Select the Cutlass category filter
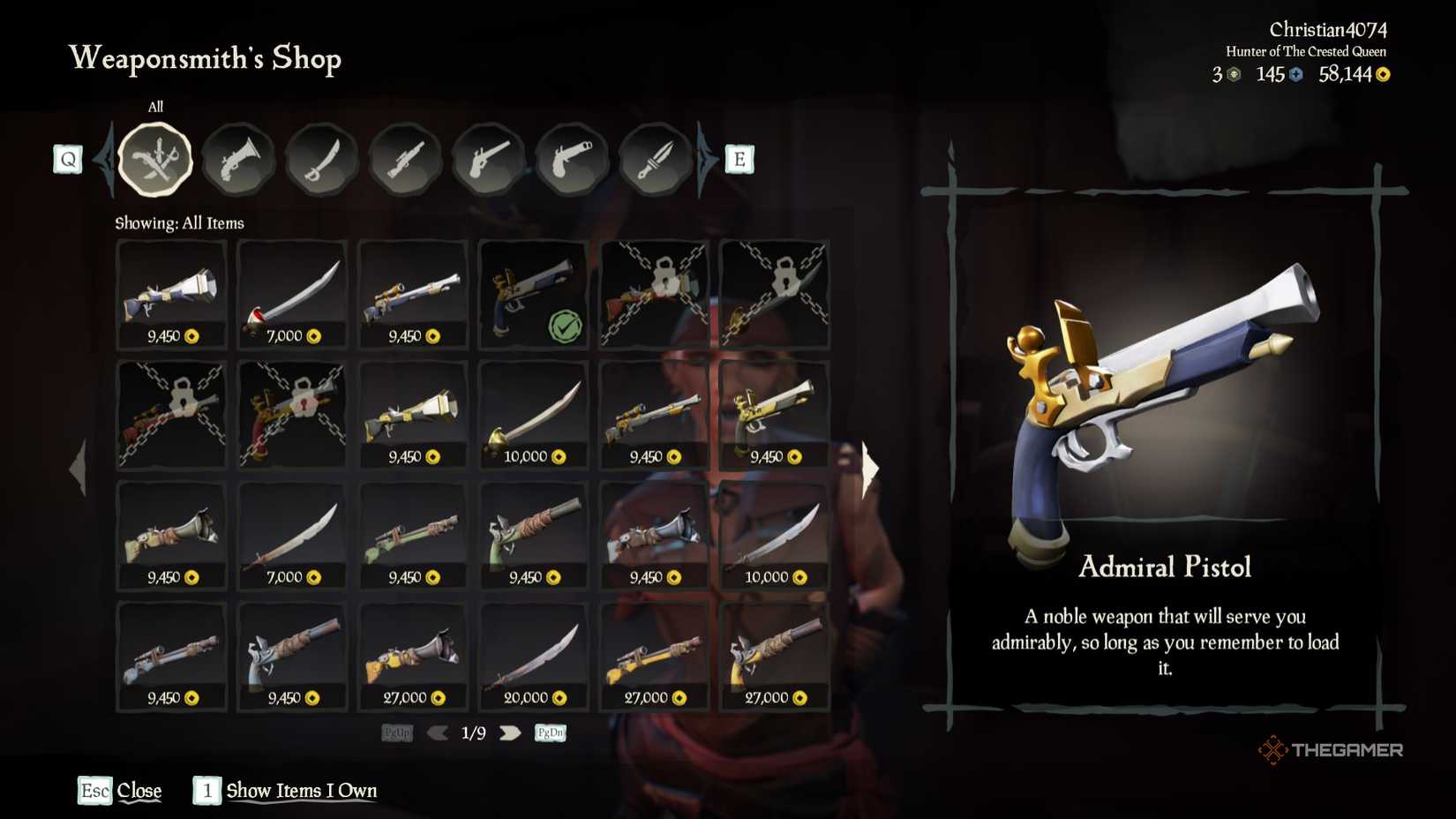 click(321, 160)
